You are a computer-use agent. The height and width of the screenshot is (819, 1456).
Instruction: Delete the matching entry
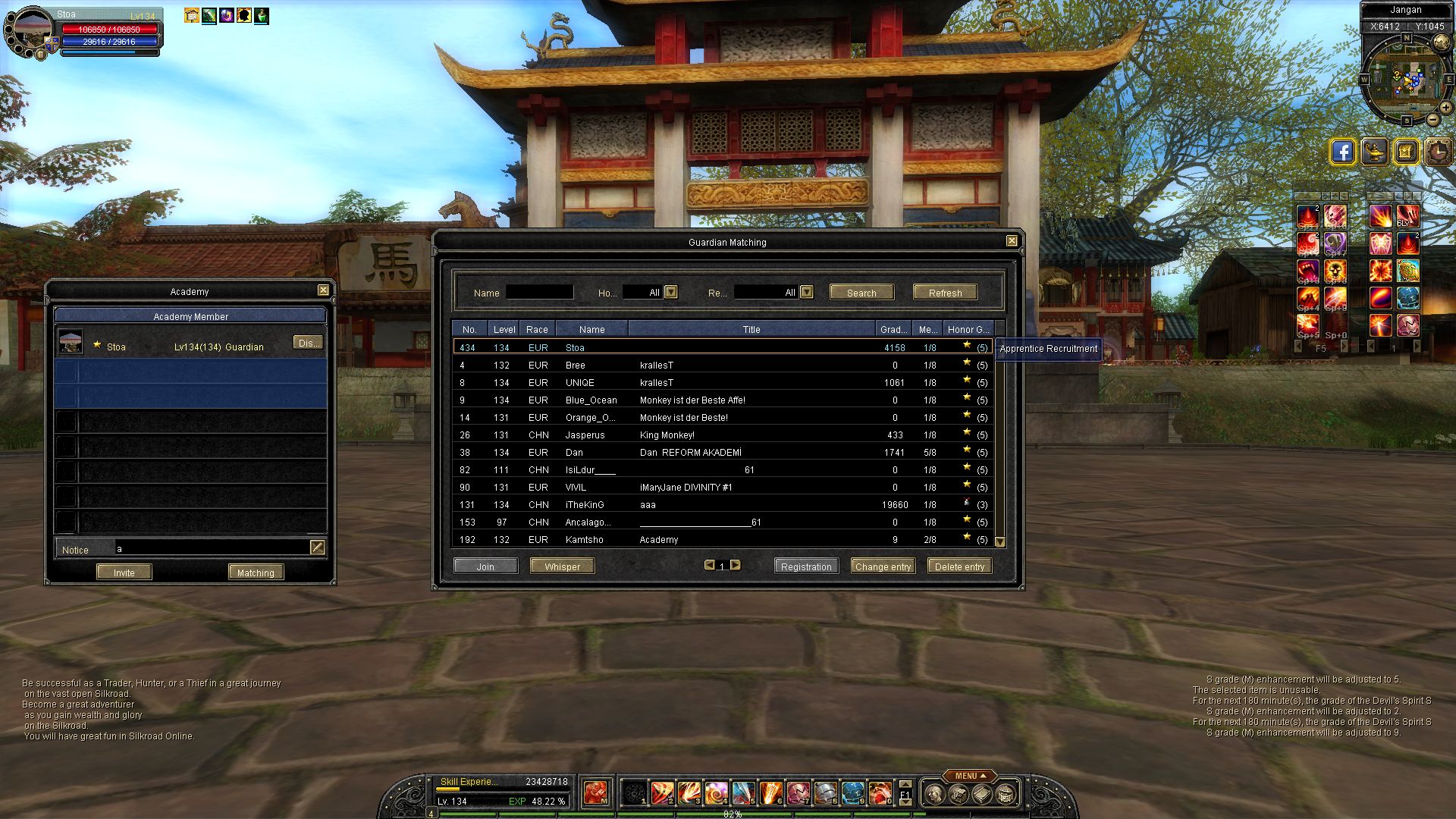tap(959, 566)
